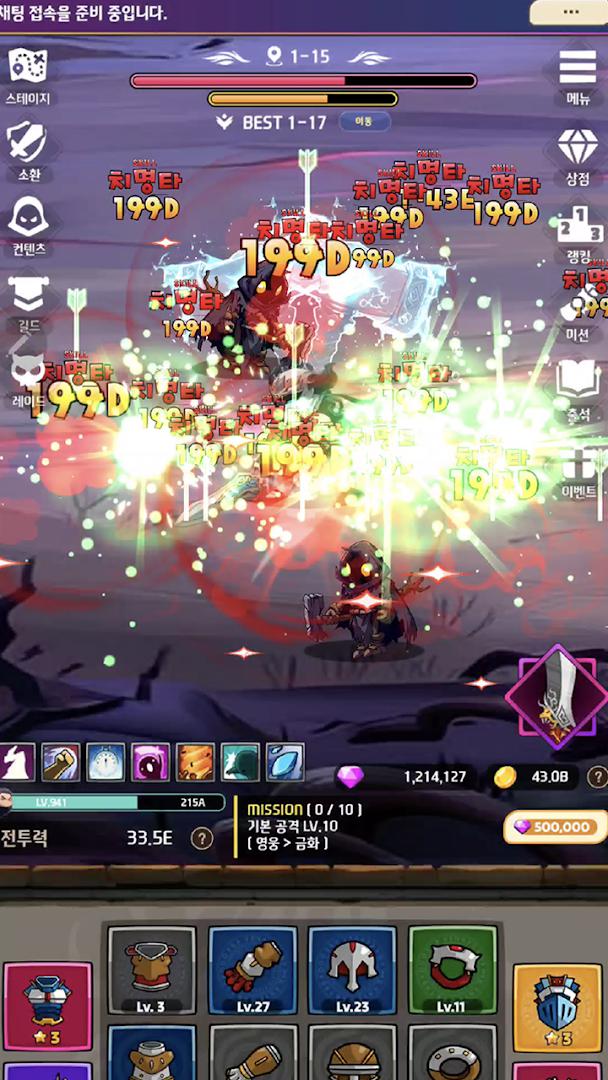This screenshot has height=1080, width=608.
Task: Activate the blue crystal shard skill
Action: pos(285,763)
